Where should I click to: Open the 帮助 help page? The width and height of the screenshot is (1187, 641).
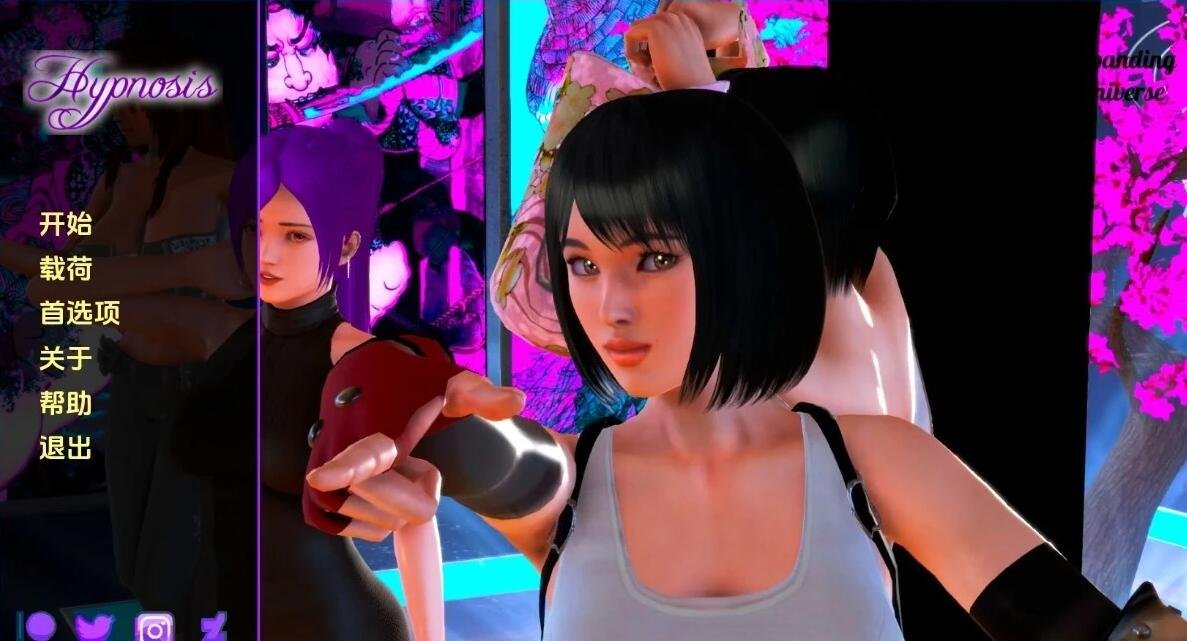click(x=65, y=403)
